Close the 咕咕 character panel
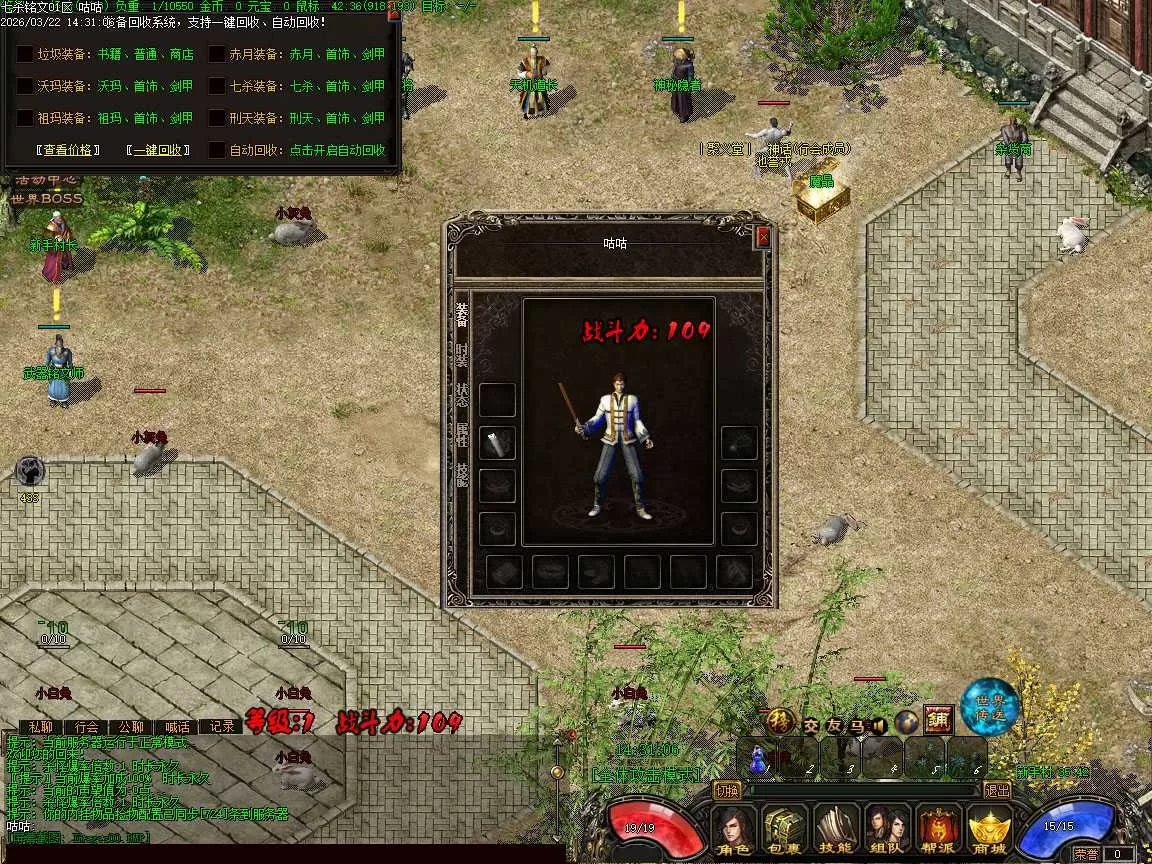The width and height of the screenshot is (1152, 864). coord(763,237)
